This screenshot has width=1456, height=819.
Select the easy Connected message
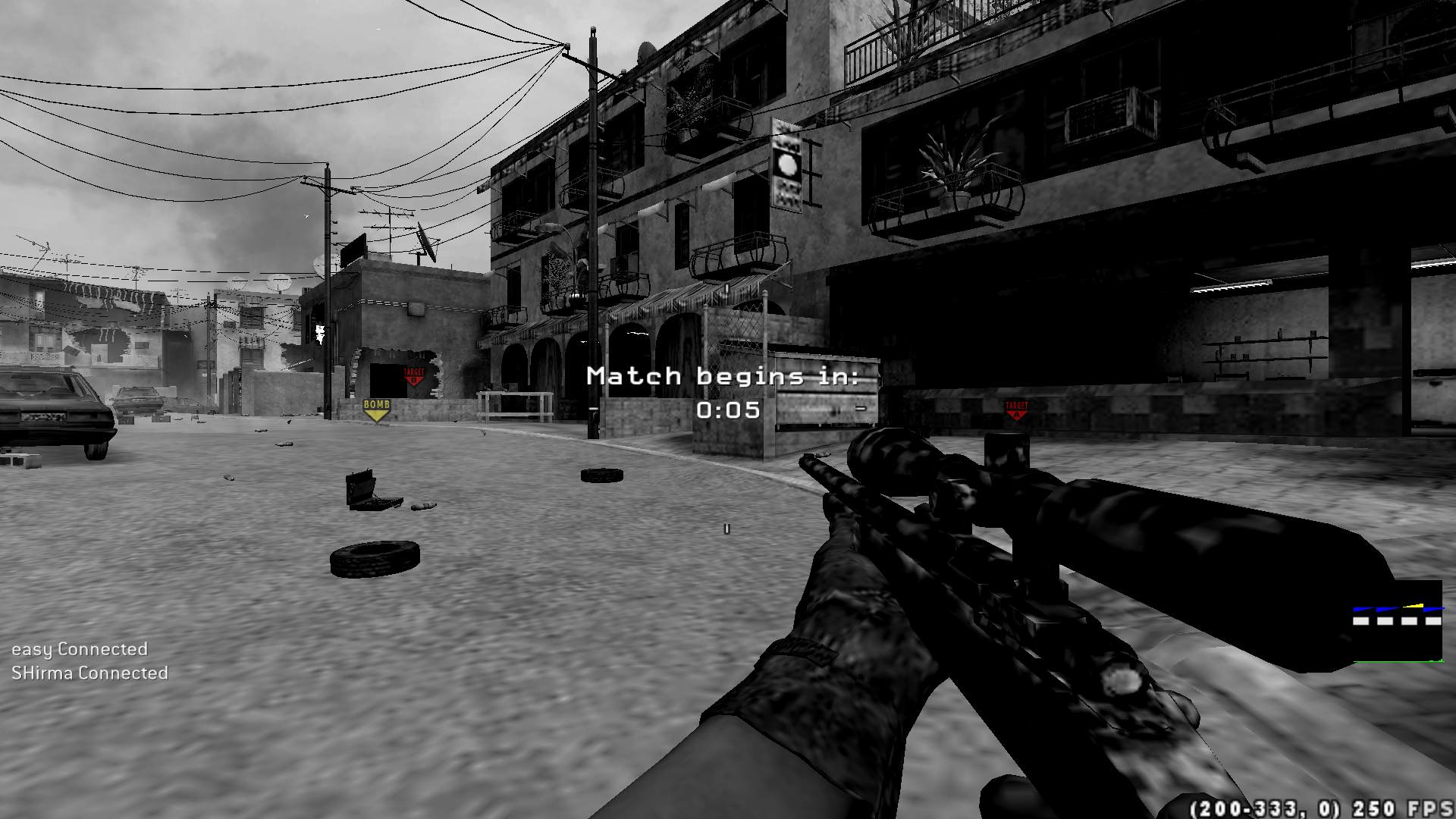tap(78, 649)
